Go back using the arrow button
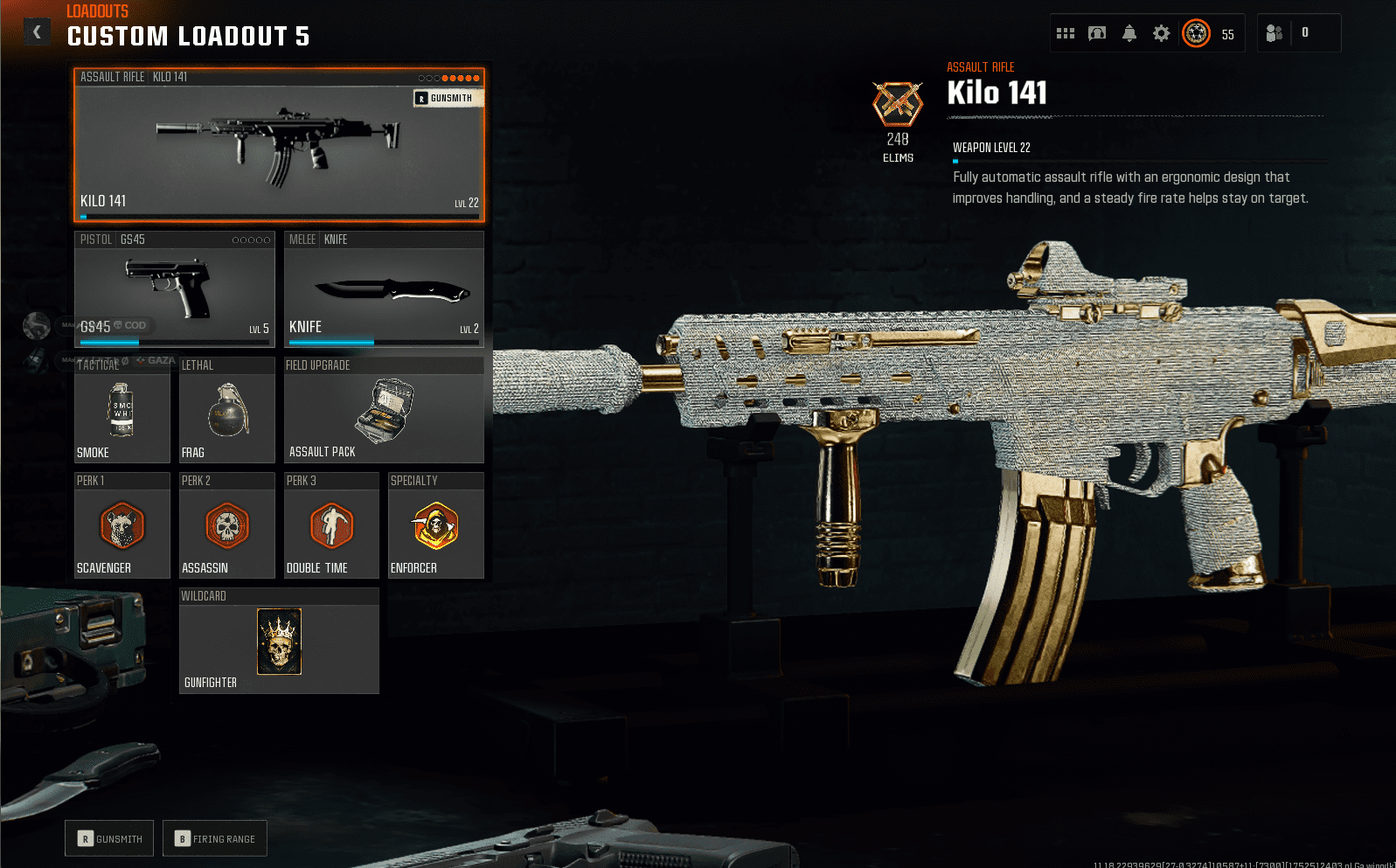This screenshot has height=868, width=1396. 37,32
